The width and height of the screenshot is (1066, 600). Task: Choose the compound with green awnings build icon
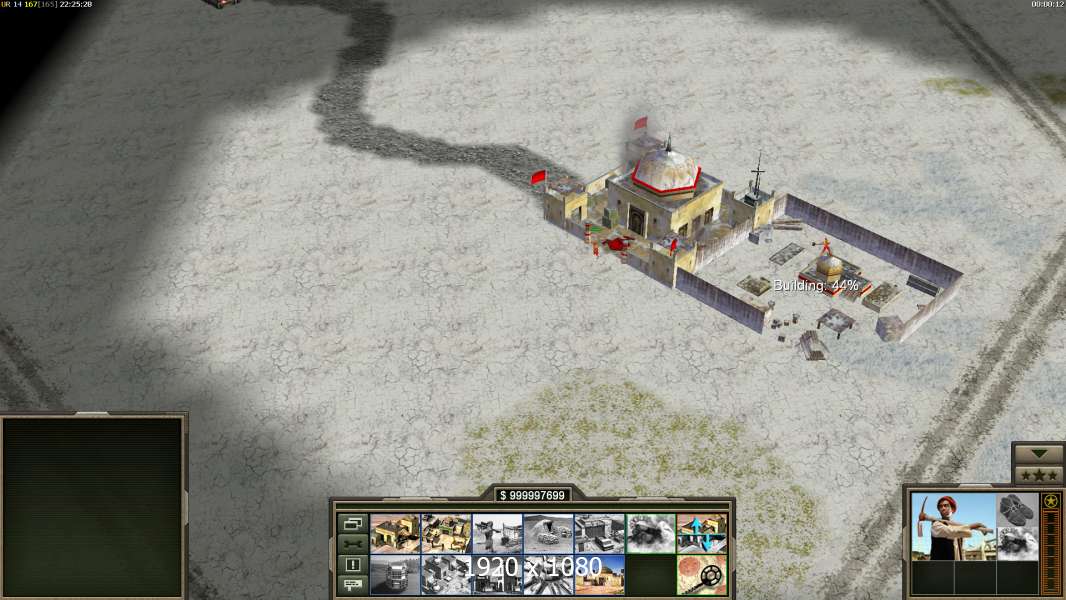pyautogui.click(x=446, y=534)
